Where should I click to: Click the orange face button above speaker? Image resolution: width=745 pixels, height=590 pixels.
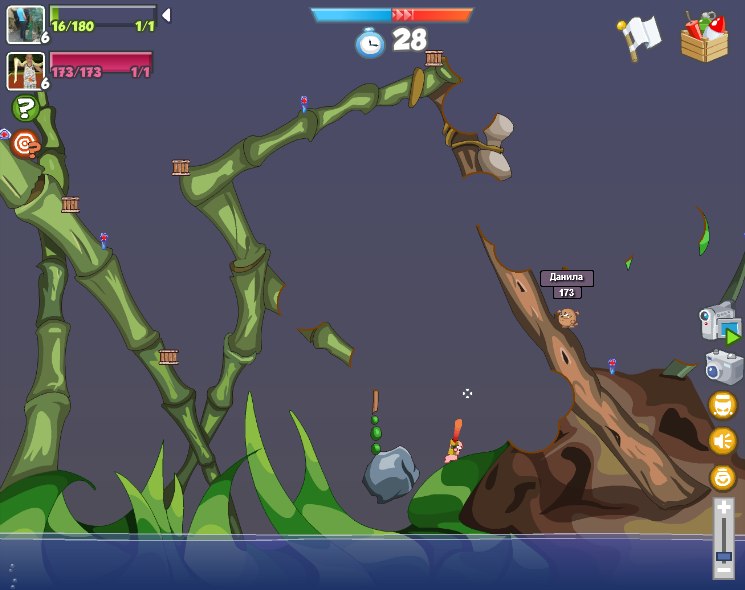[722, 405]
